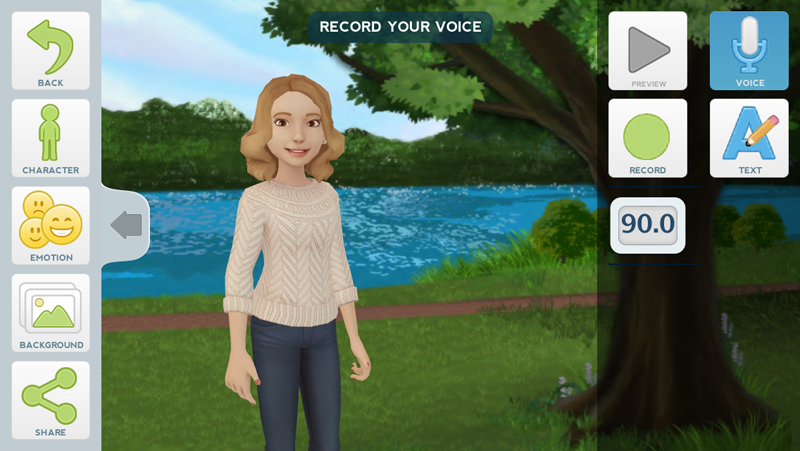The image size is (800, 451).
Task: Open the Character selection panel
Action: point(50,138)
